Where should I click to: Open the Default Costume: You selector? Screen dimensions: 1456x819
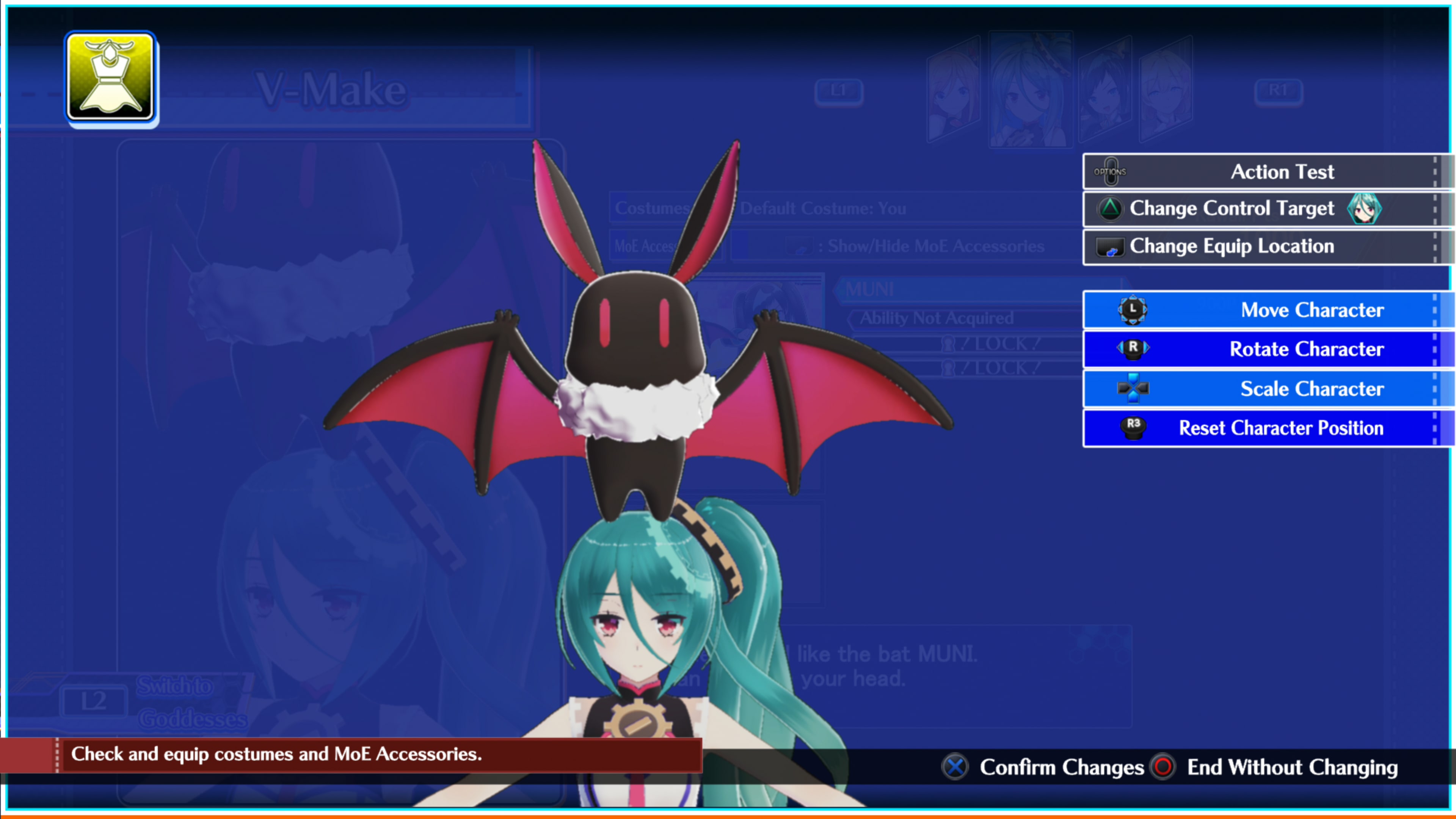pyautogui.click(x=823, y=209)
